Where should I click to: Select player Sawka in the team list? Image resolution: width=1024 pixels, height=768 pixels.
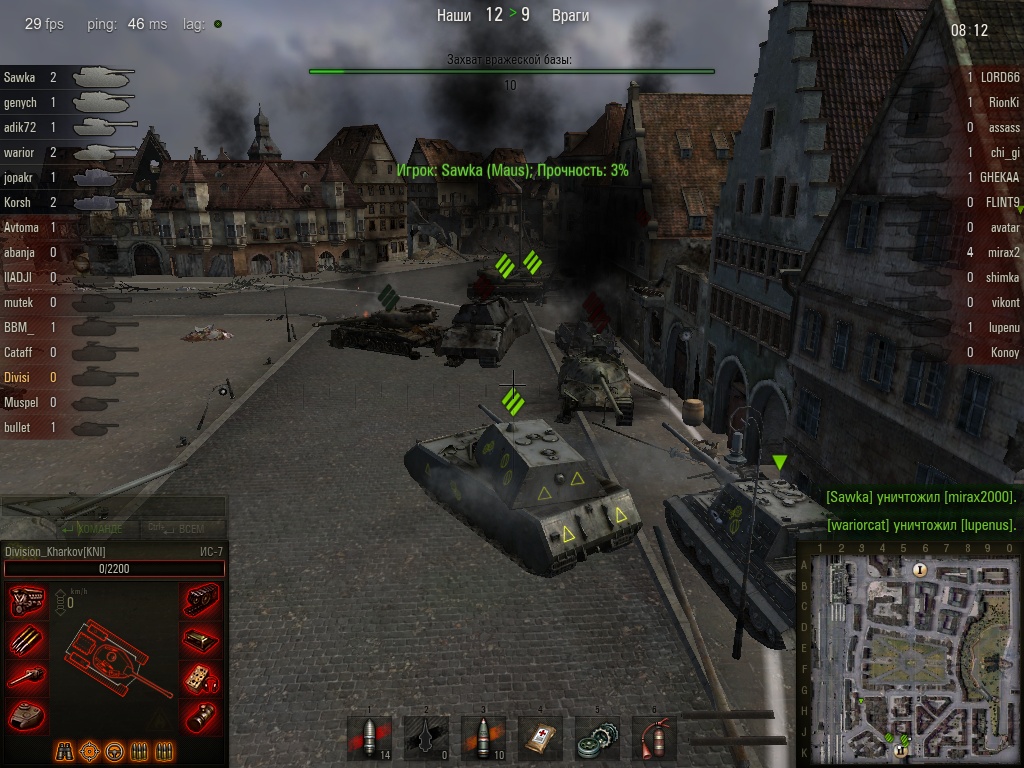click(x=20, y=77)
